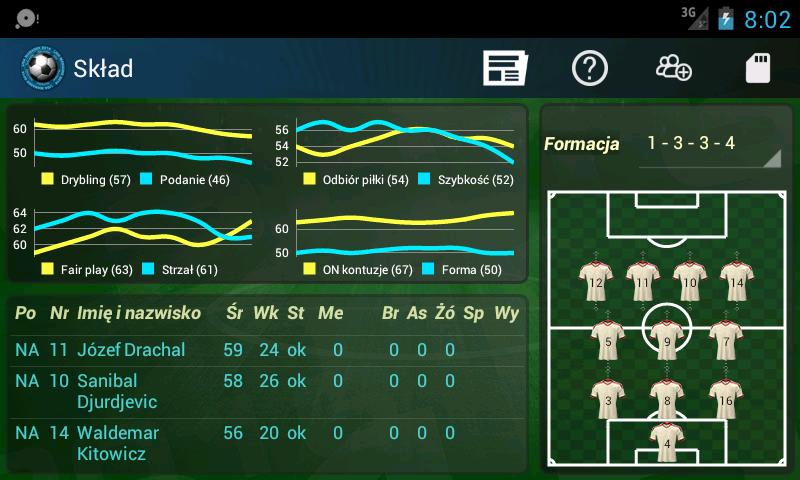The image size is (800, 480).
Task: Pick shirt number 10 on the pitch
Action: [688, 281]
